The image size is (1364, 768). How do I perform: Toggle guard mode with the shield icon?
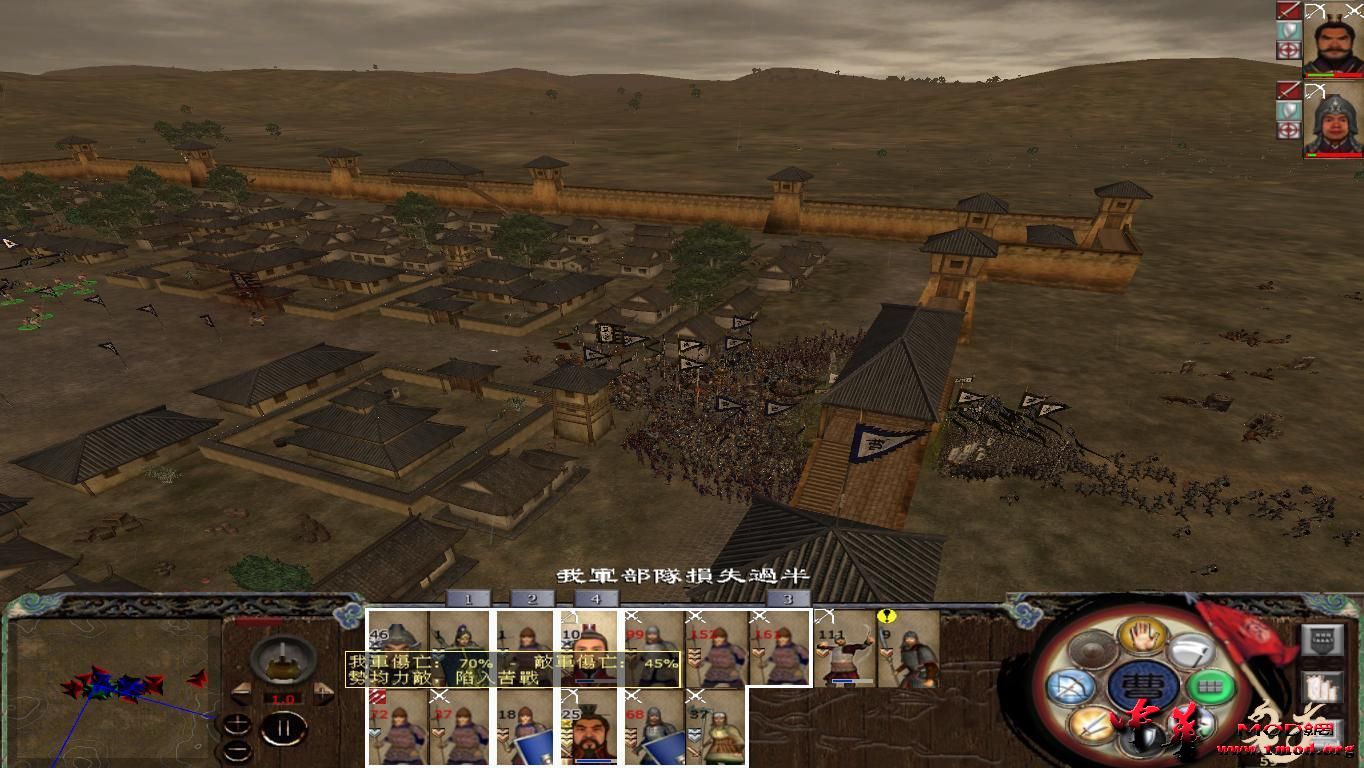[x=1142, y=738]
